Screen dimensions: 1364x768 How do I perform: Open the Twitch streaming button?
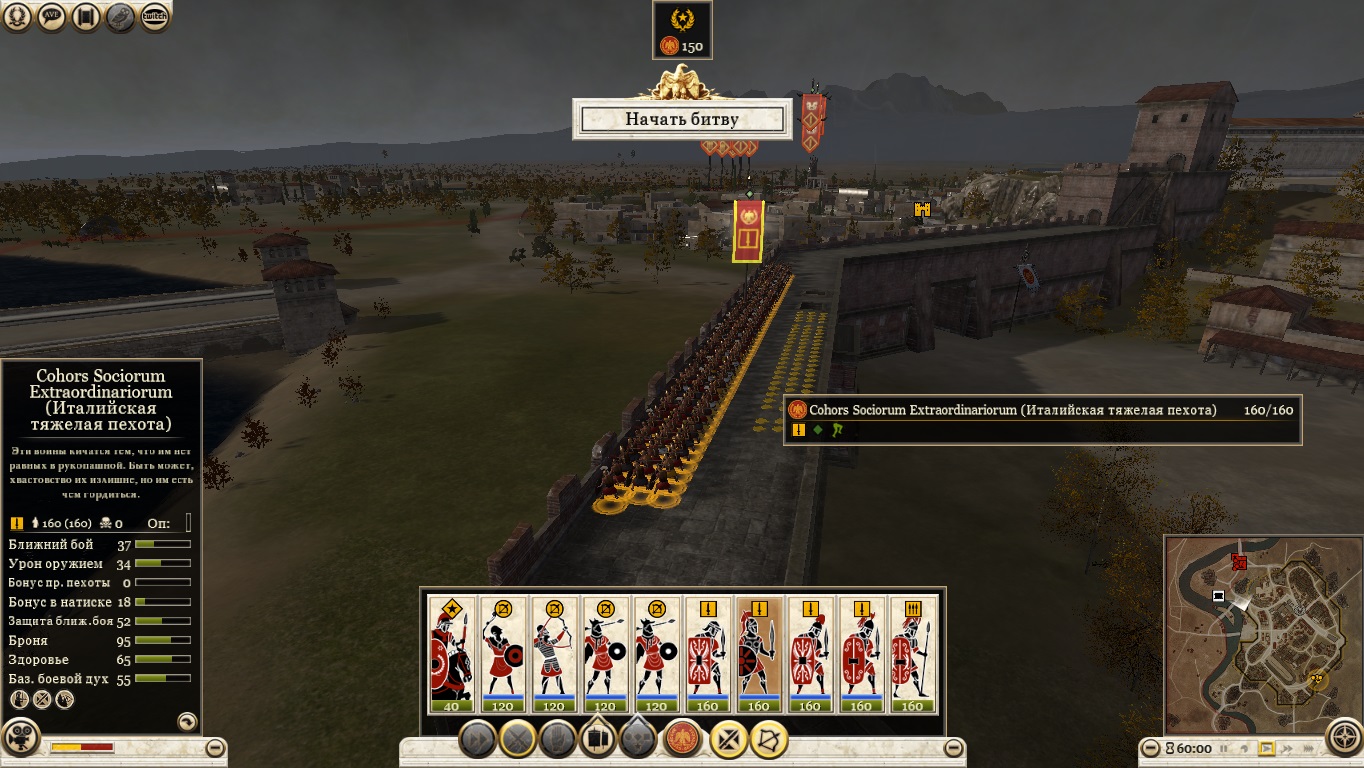click(154, 17)
